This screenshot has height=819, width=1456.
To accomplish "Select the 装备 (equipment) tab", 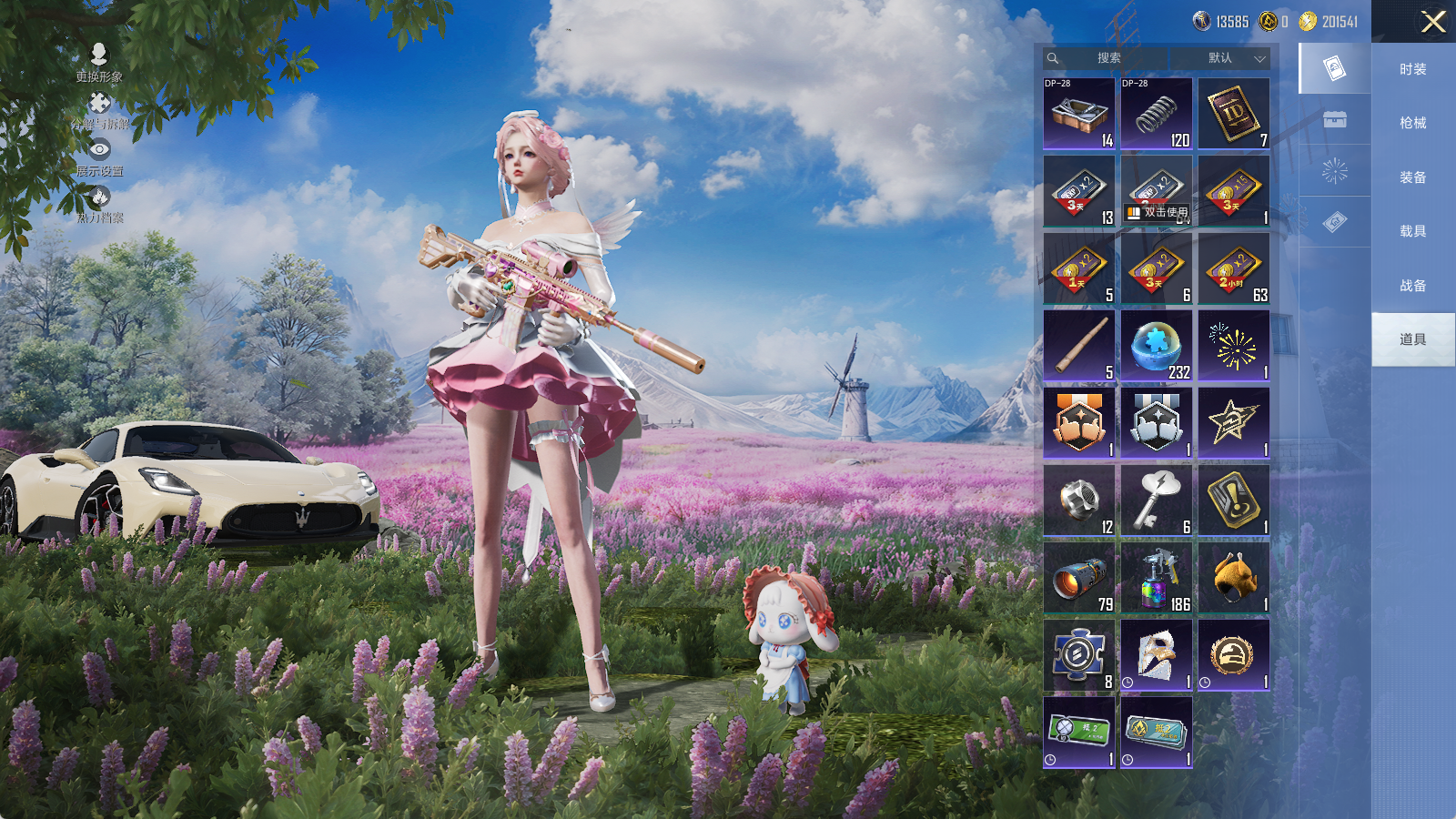I will coord(1412,177).
